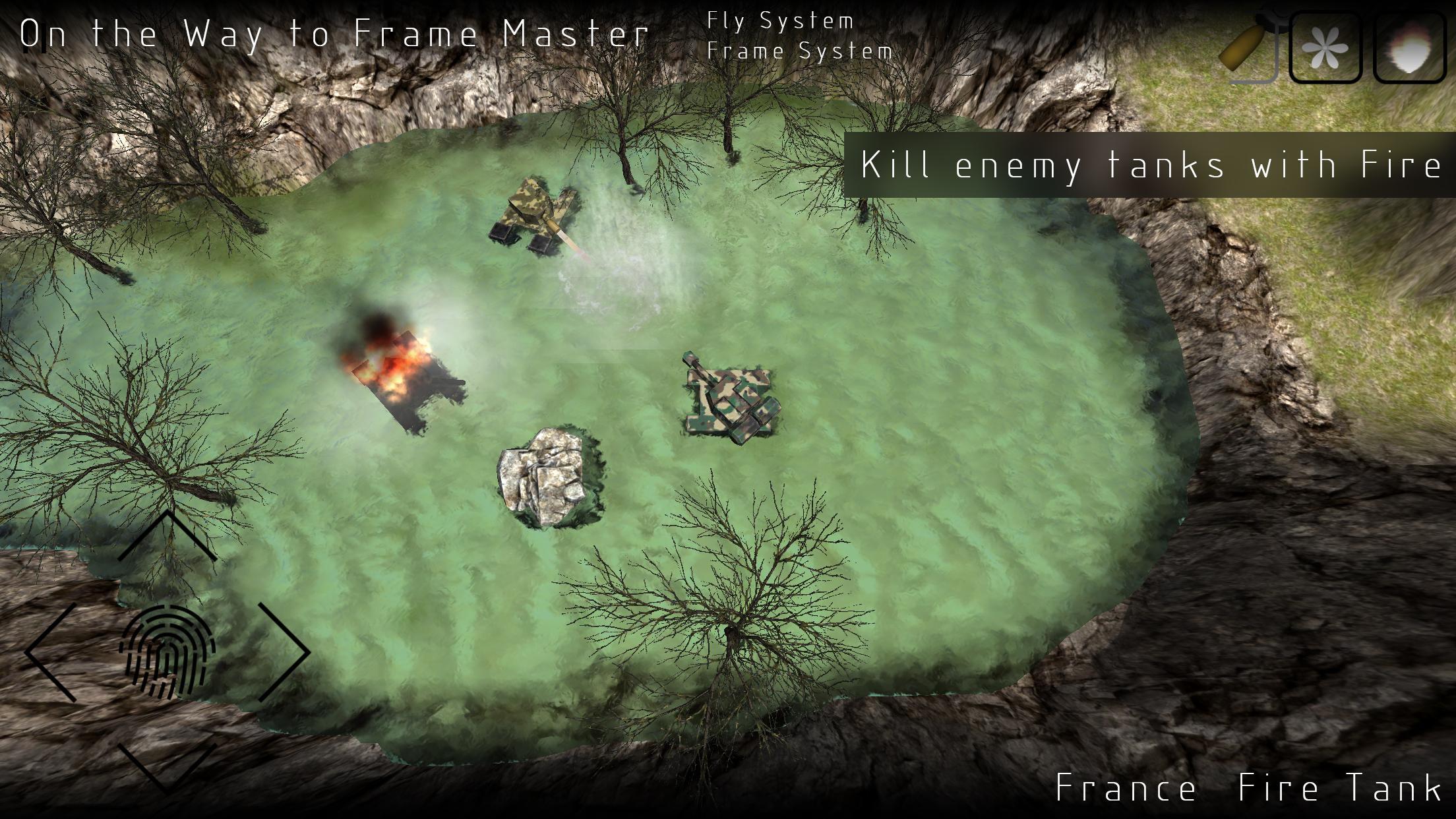Tap the up arrow of movement pad
The image size is (1456, 819).
pyautogui.click(x=167, y=535)
